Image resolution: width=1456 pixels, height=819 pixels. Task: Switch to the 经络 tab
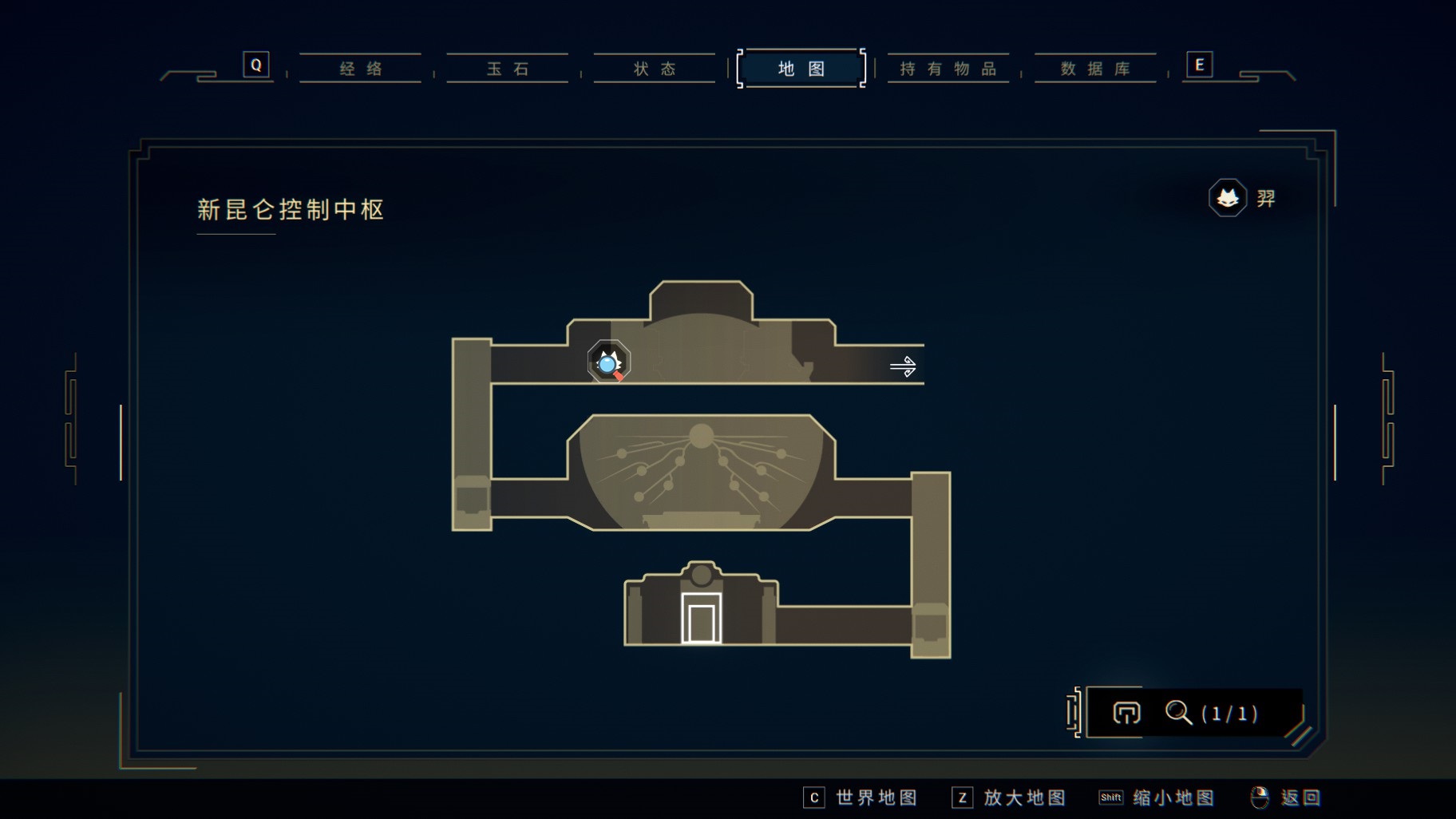[361, 69]
